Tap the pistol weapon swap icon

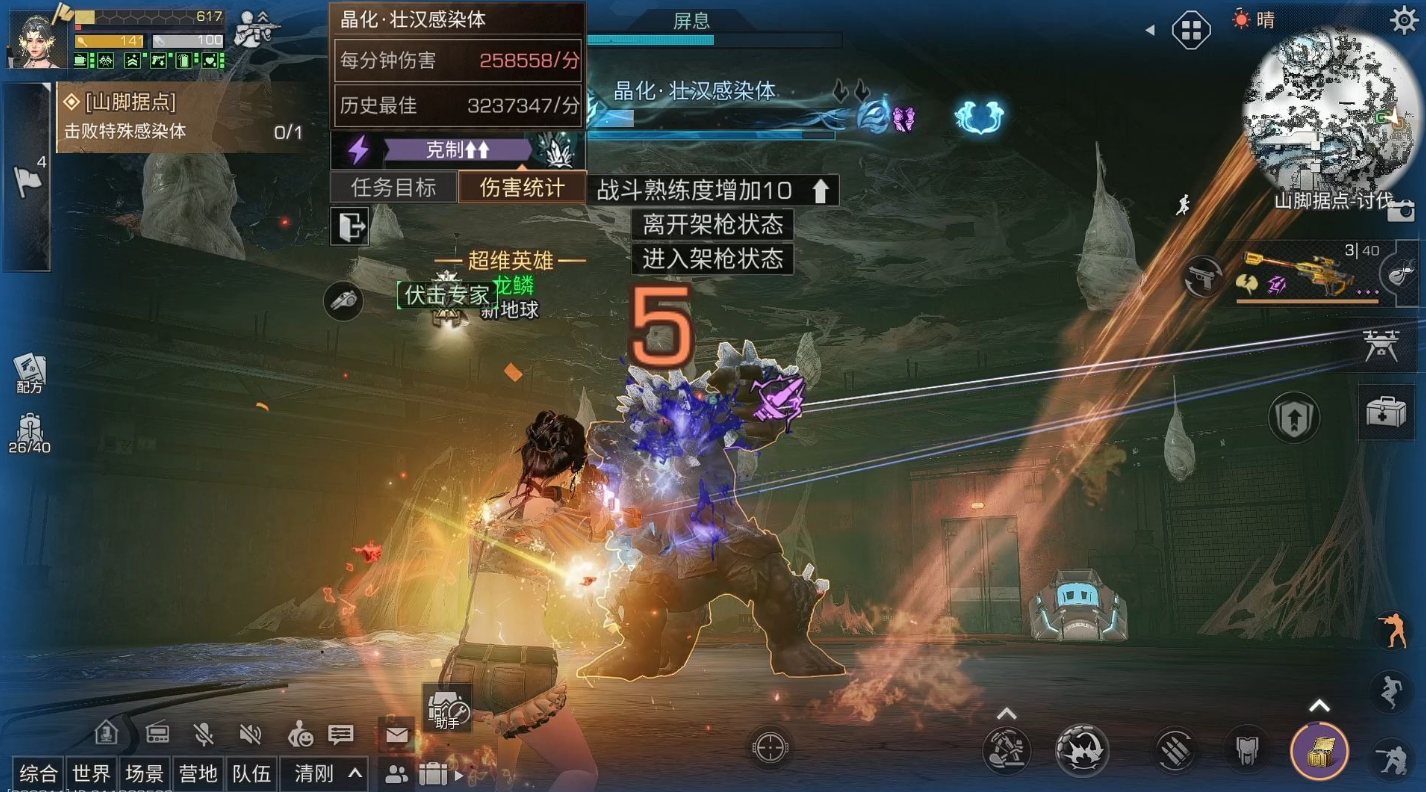pyautogui.click(x=1203, y=277)
